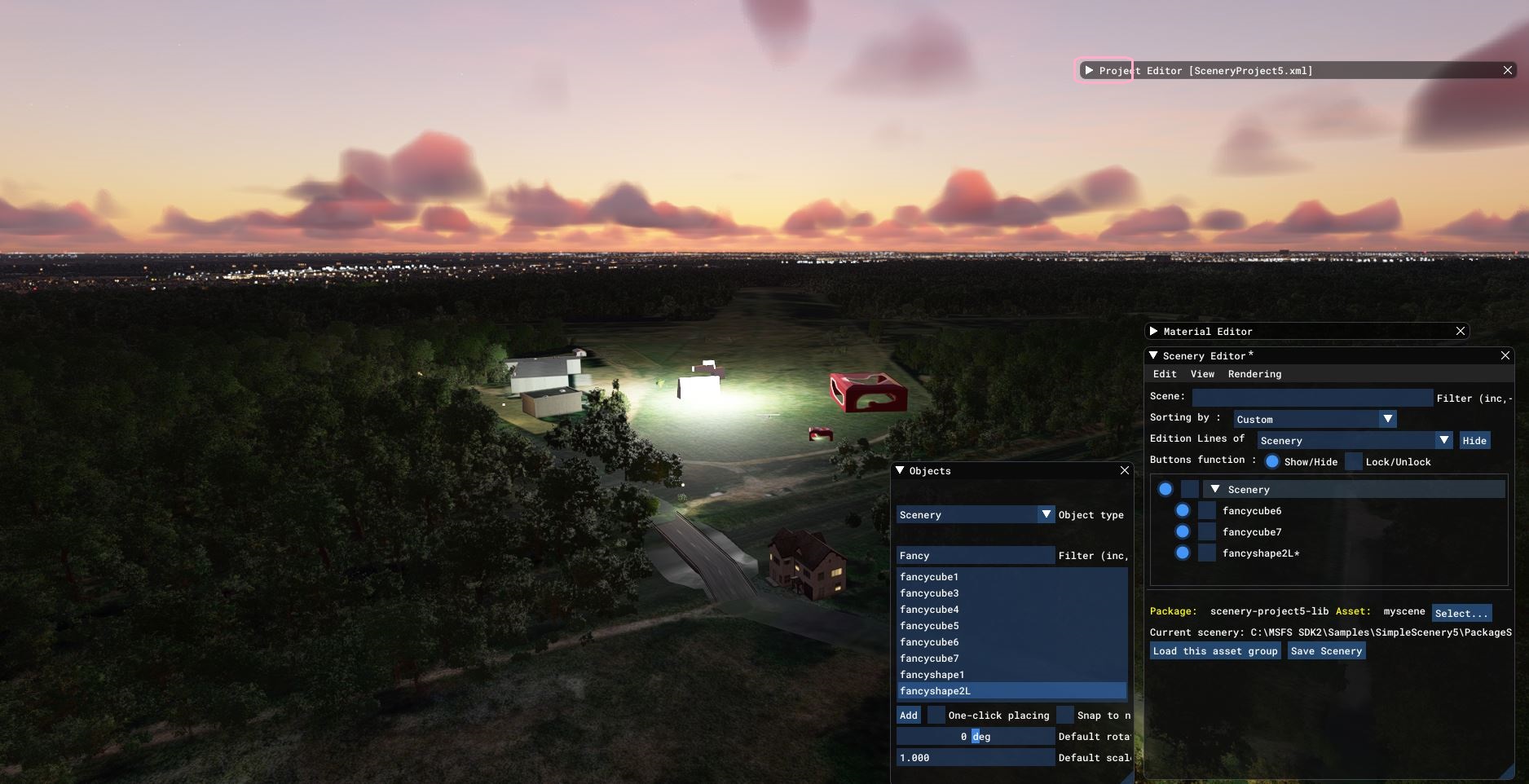
Task: Choose fancycube4 from the objects list
Action: click(x=929, y=610)
